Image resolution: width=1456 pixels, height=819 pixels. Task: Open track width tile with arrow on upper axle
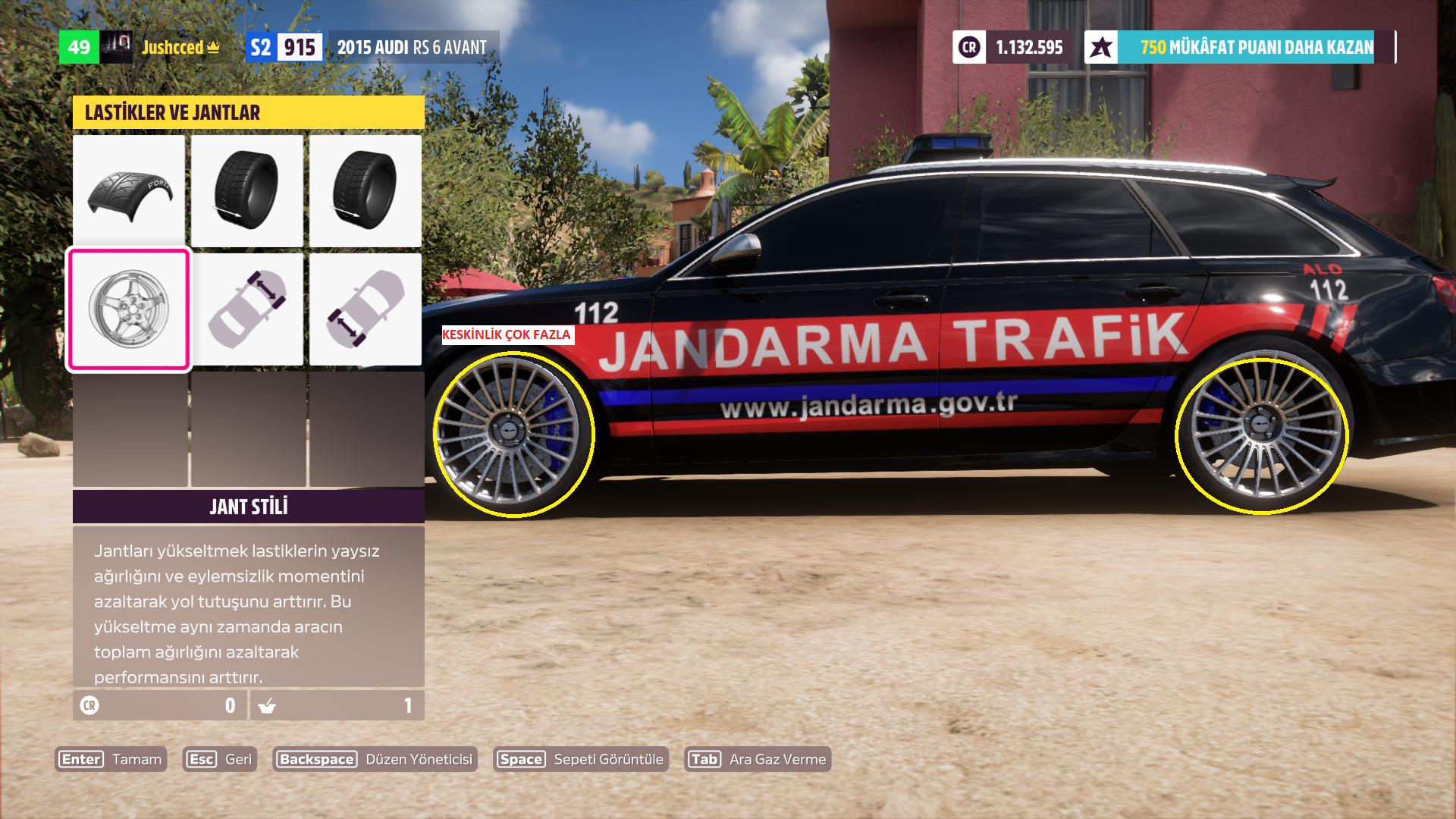[247, 309]
